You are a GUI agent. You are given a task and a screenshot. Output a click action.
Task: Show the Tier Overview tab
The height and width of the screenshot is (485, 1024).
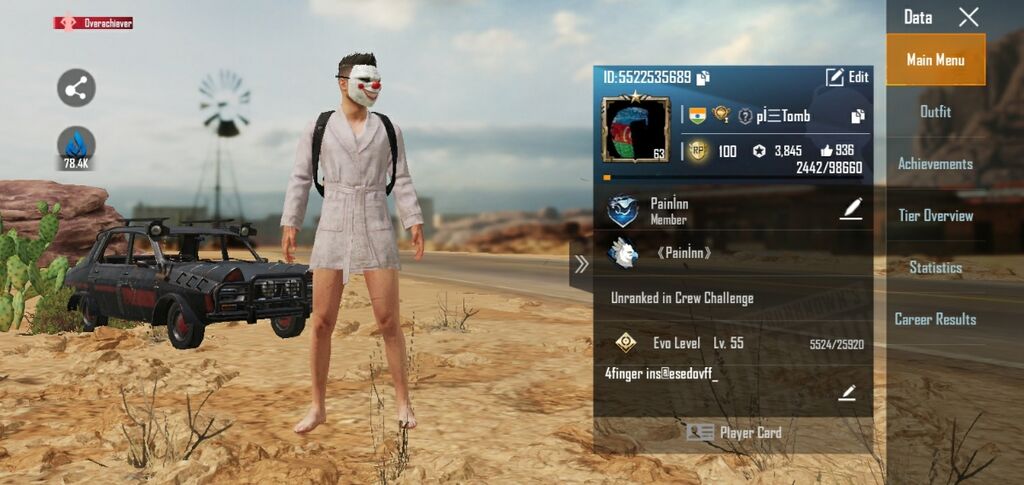(x=935, y=216)
